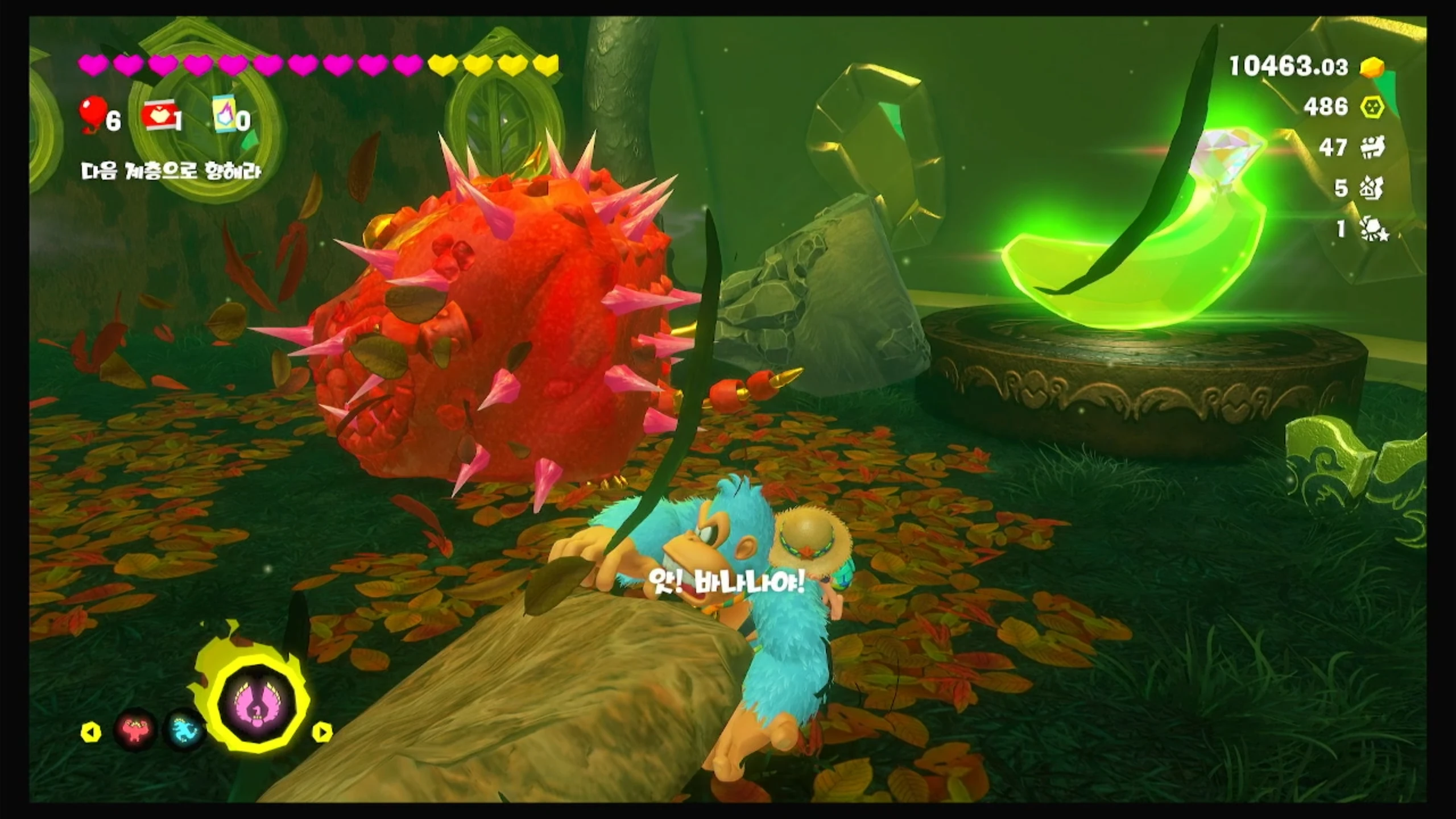Select the starred legendary fossil icon
Image resolution: width=1456 pixels, height=819 pixels.
(x=1373, y=229)
